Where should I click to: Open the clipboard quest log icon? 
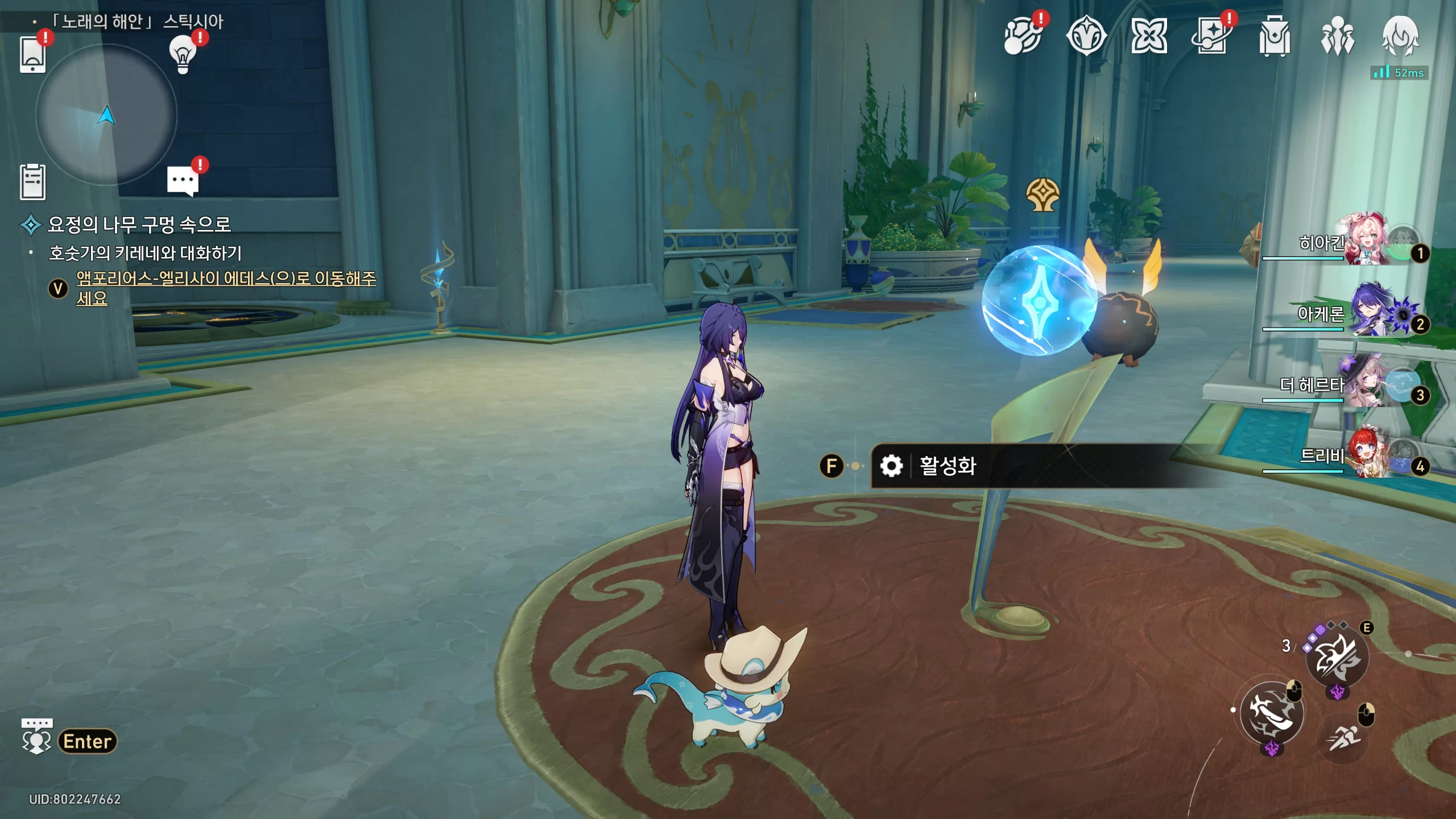pos(32,182)
